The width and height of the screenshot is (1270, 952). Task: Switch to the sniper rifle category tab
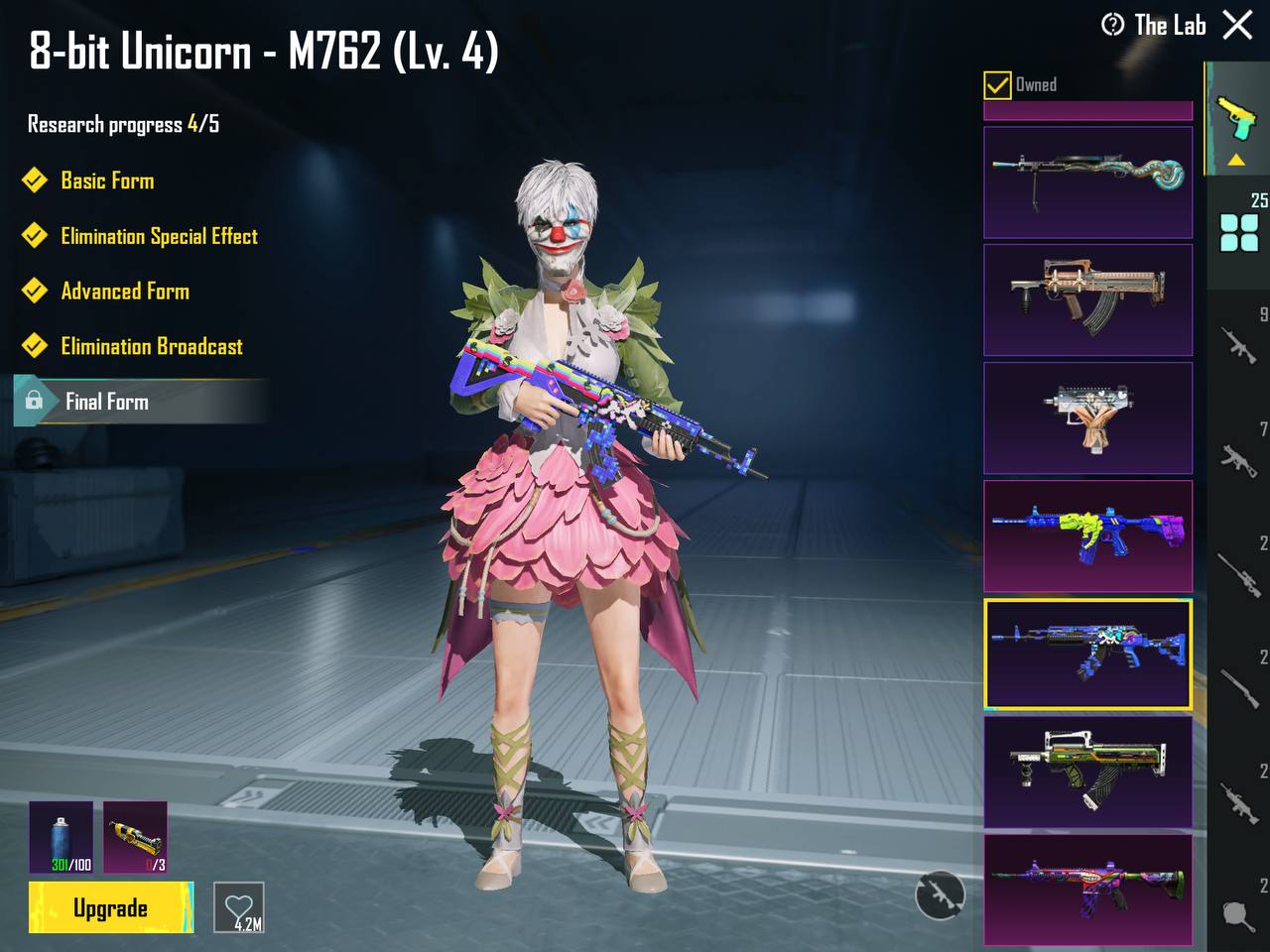(x=1240, y=572)
